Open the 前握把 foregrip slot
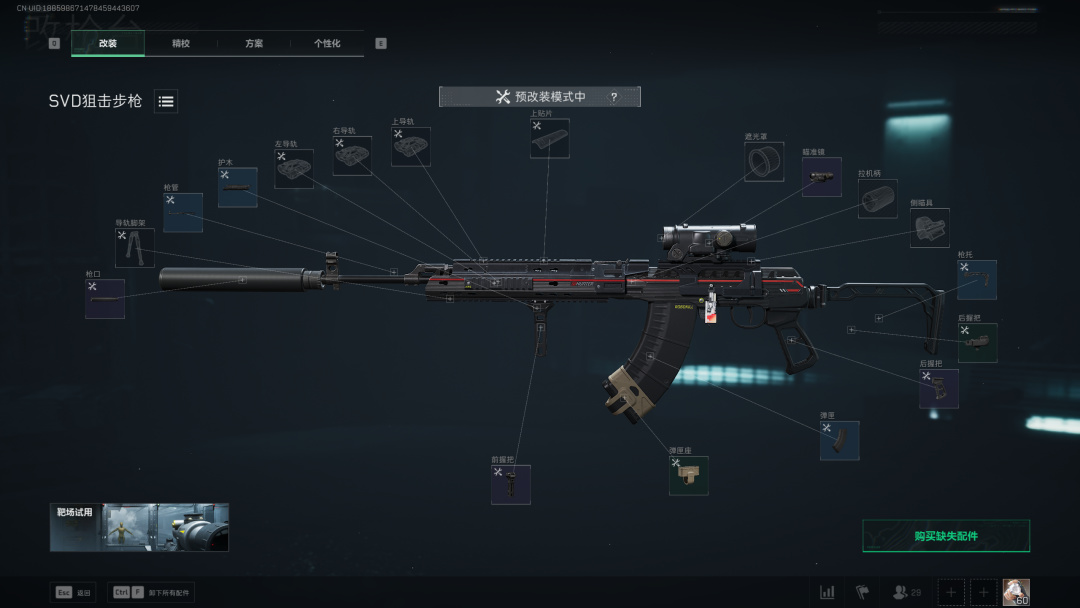Image resolution: width=1080 pixels, height=608 pixels. pyautogui.click(x=511, y=485)
